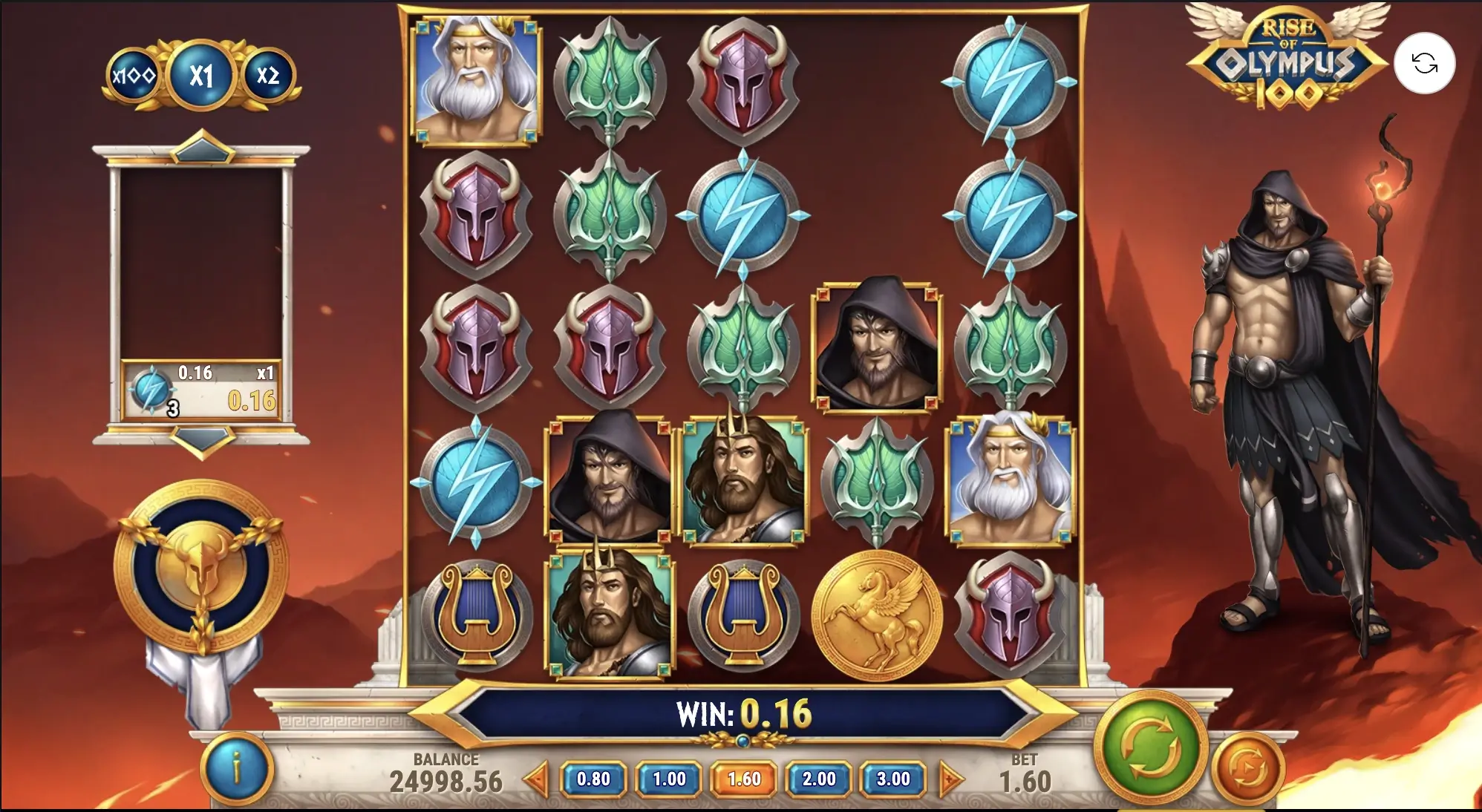Click the right arrow for higher bets

pos(950,779)
